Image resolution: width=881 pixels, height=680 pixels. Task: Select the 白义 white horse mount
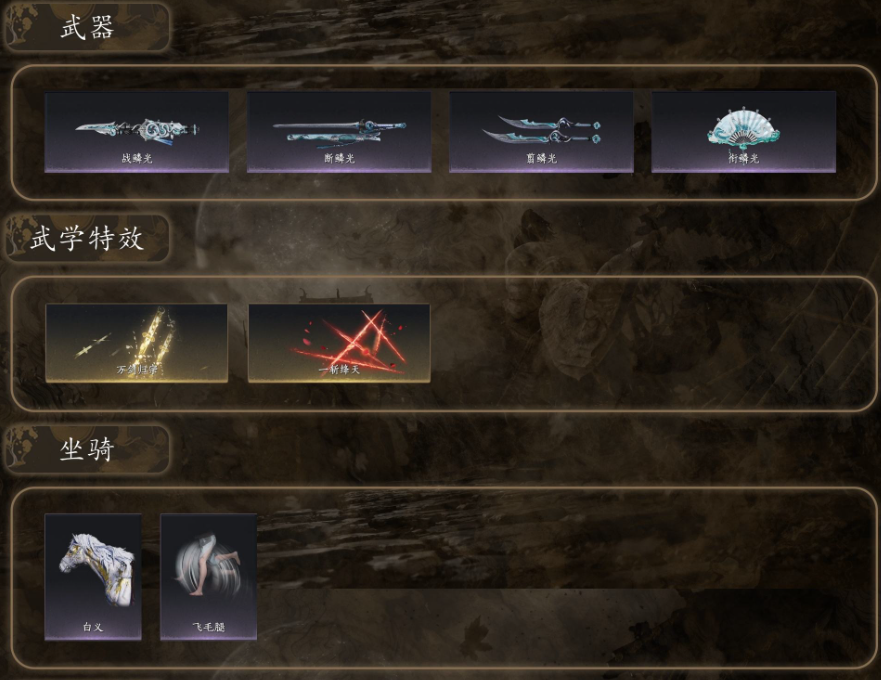click(x=93, y=576)
